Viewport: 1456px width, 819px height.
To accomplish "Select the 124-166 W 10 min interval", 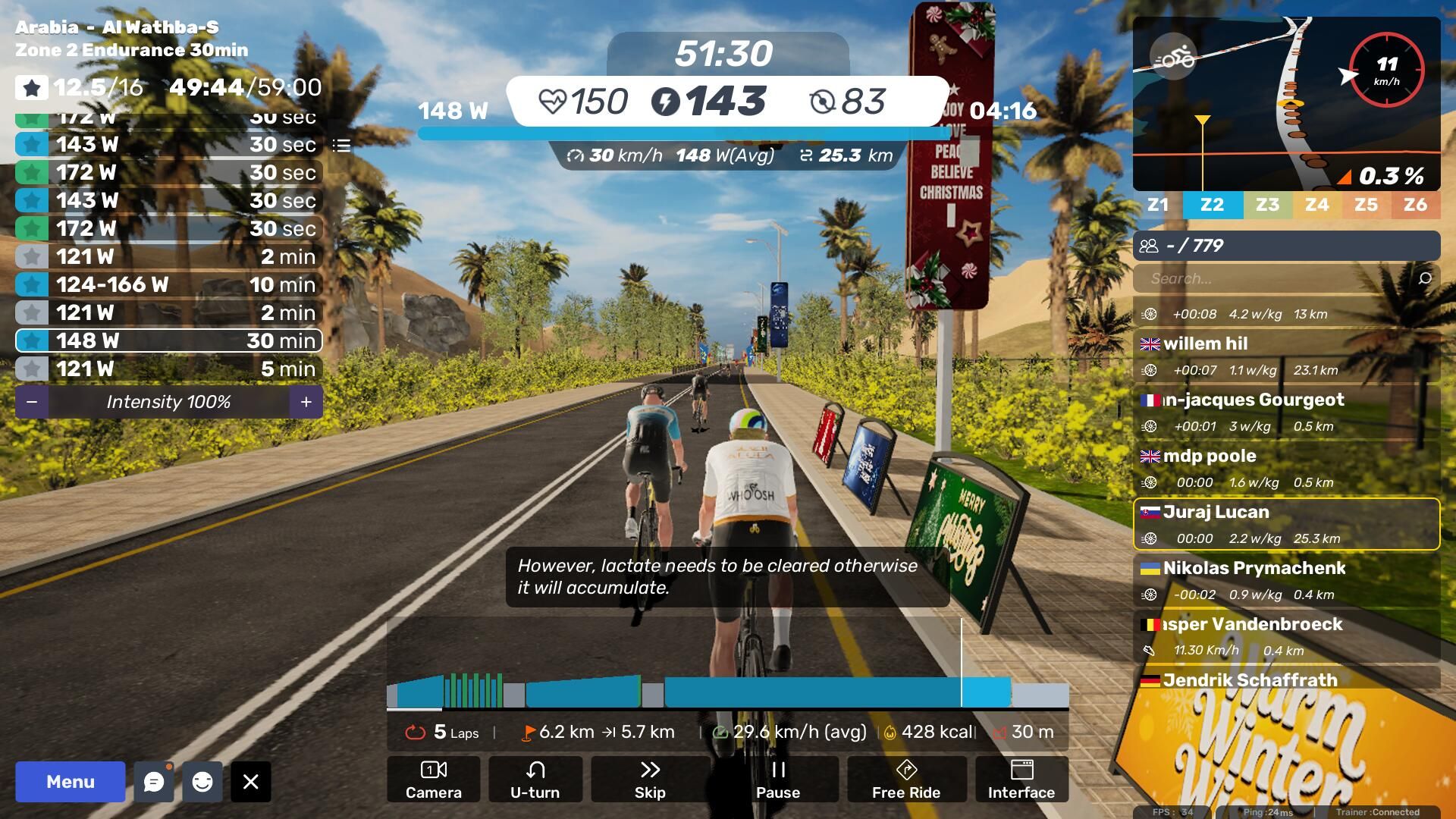I will tap(168, 284).
